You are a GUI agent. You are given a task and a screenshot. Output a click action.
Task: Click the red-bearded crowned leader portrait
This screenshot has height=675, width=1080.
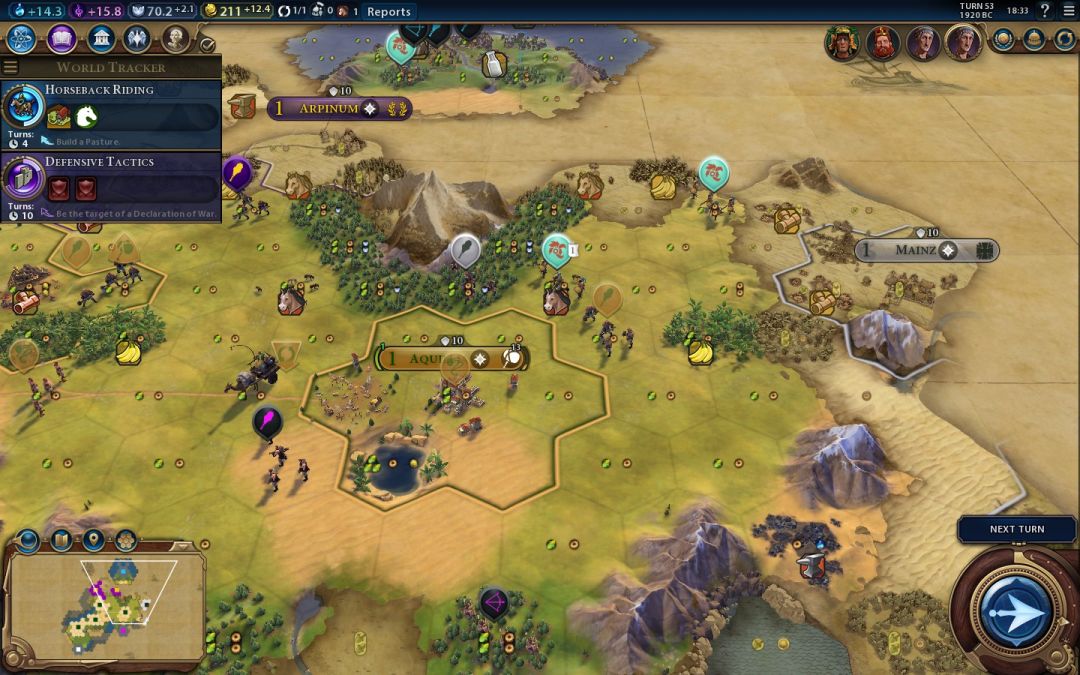pos(882,43)
